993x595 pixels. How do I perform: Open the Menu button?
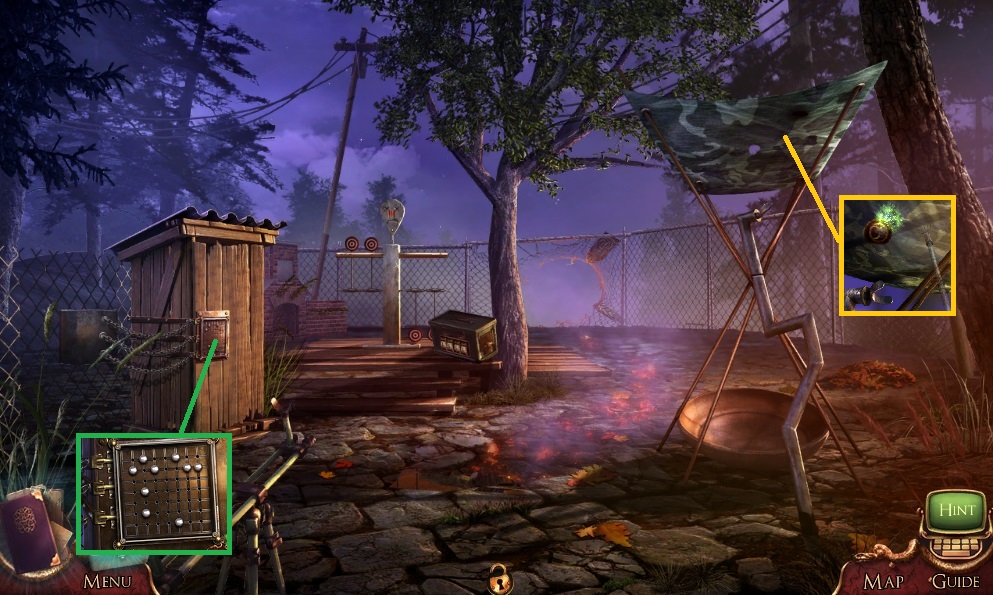click(x=107, y=581)
